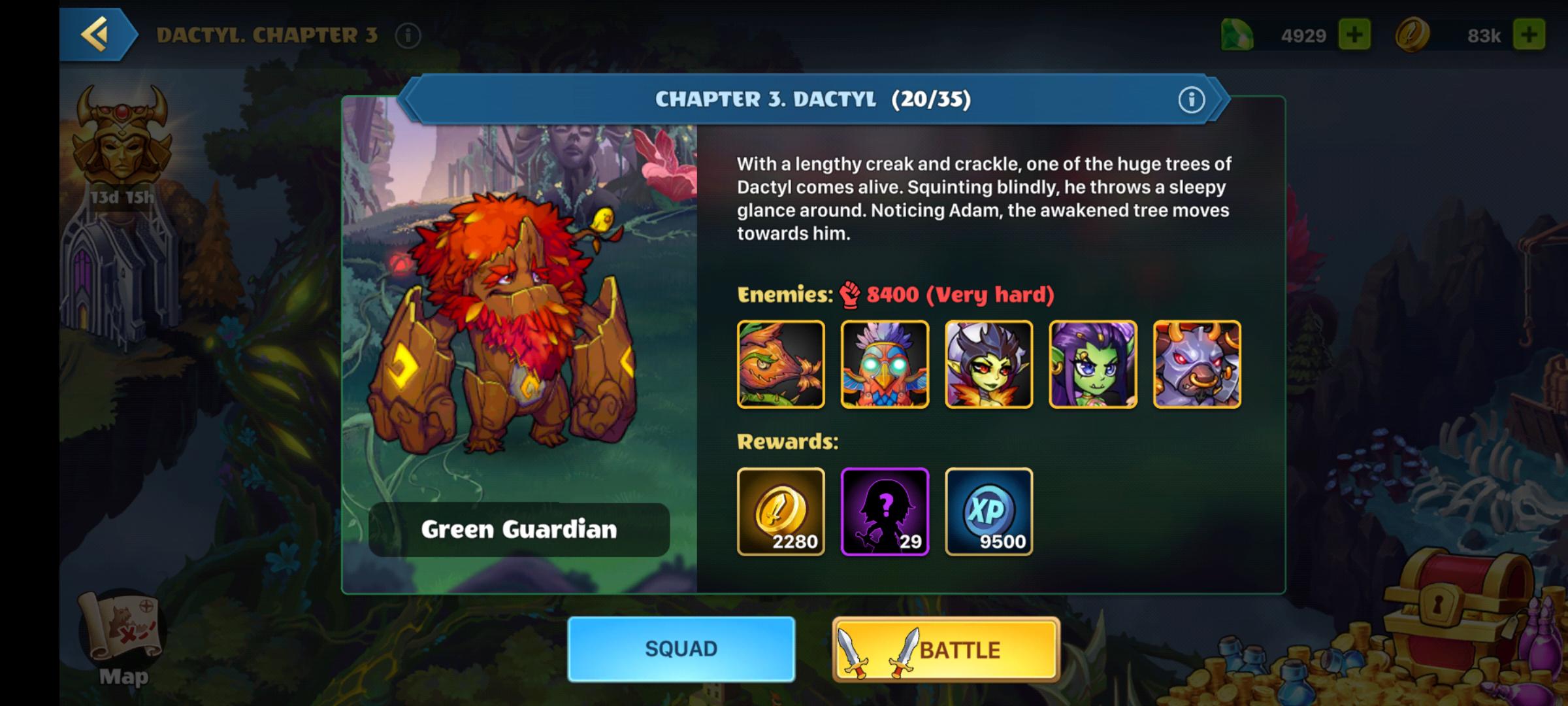The width and height of the screenshot is (1568, 706).
Task: View the armored minotaur enemy portrait
Action: point(1197,364)
